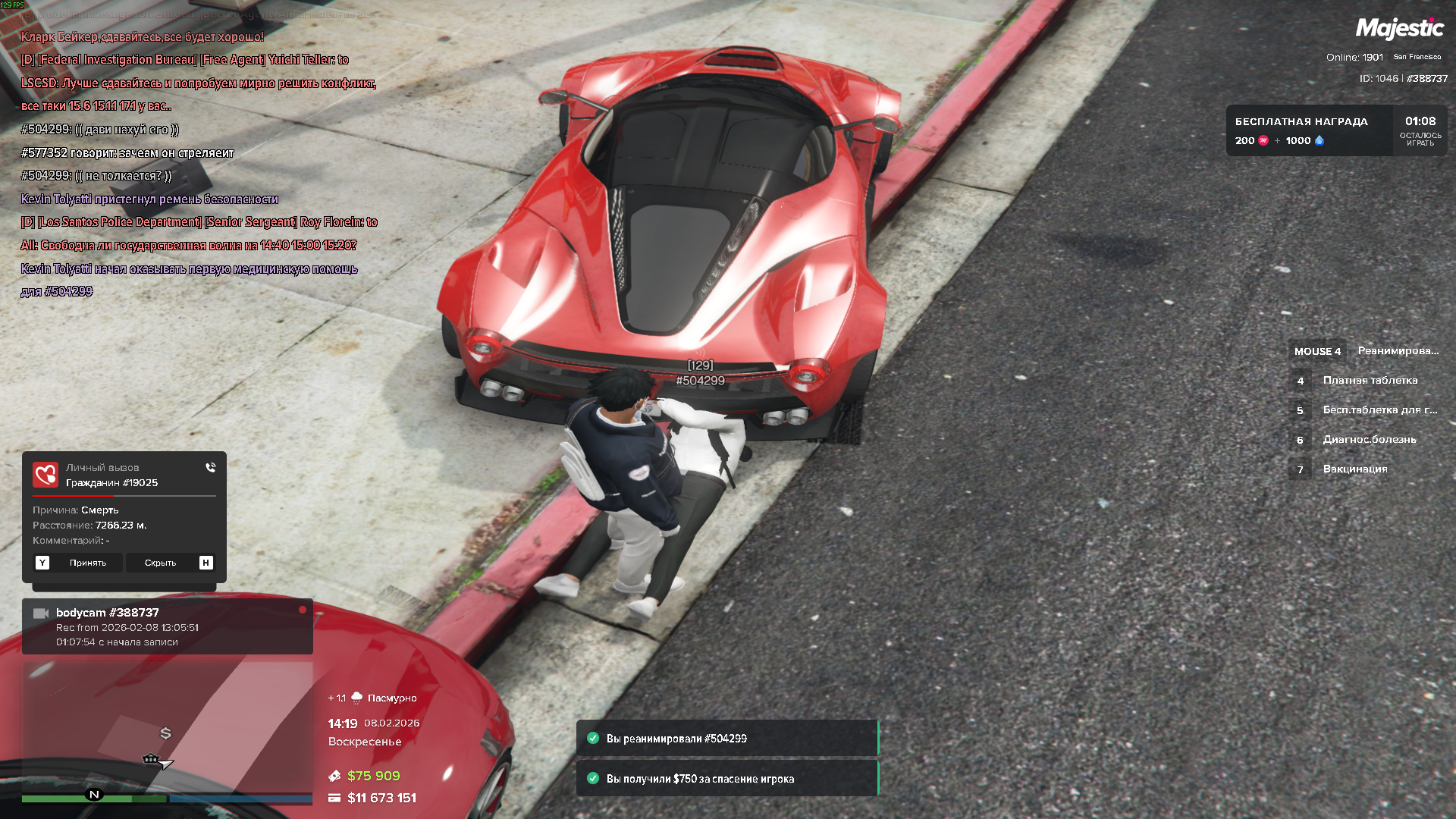Open the minimap in the corner

(167, 726)
